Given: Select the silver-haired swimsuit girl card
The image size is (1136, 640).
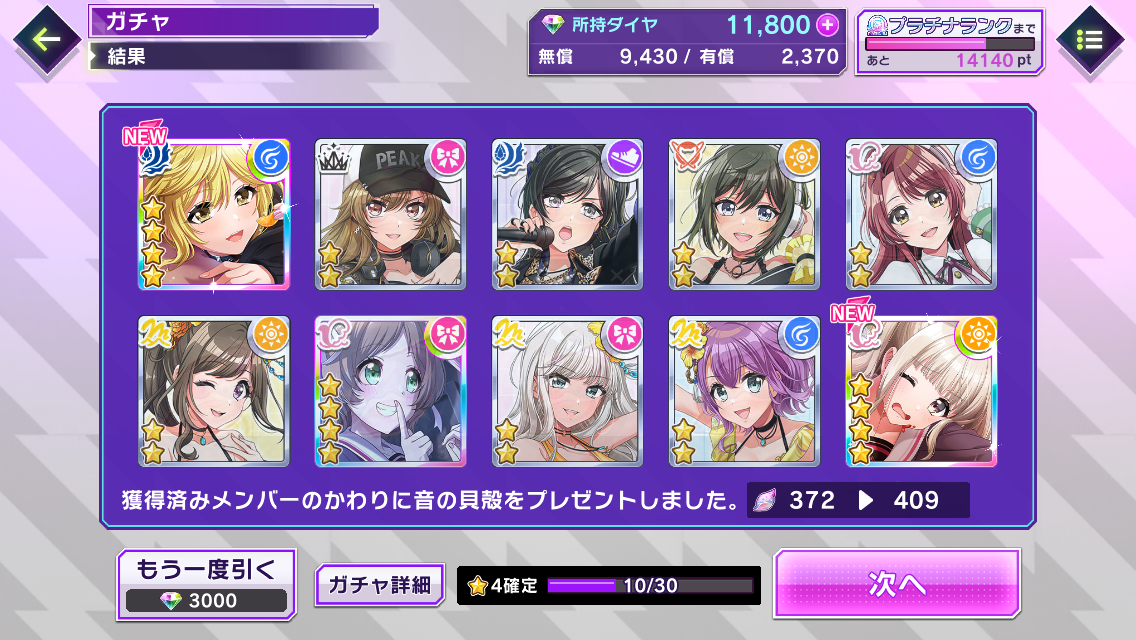Looking at the screenshot, I should [x=567, y=391].
